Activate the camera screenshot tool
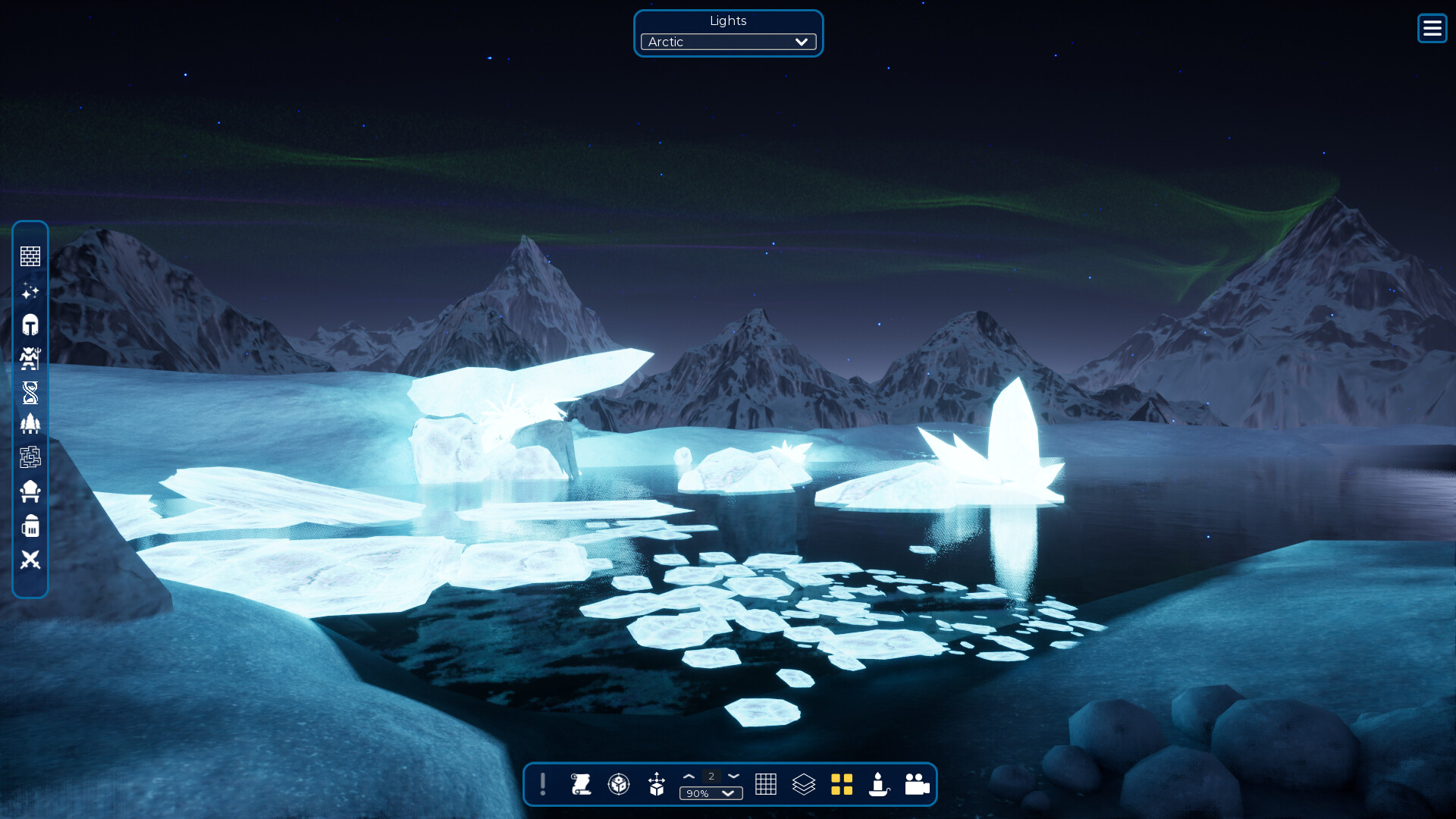The width and height of the screenshot is (1456, 819). point(916,785)
